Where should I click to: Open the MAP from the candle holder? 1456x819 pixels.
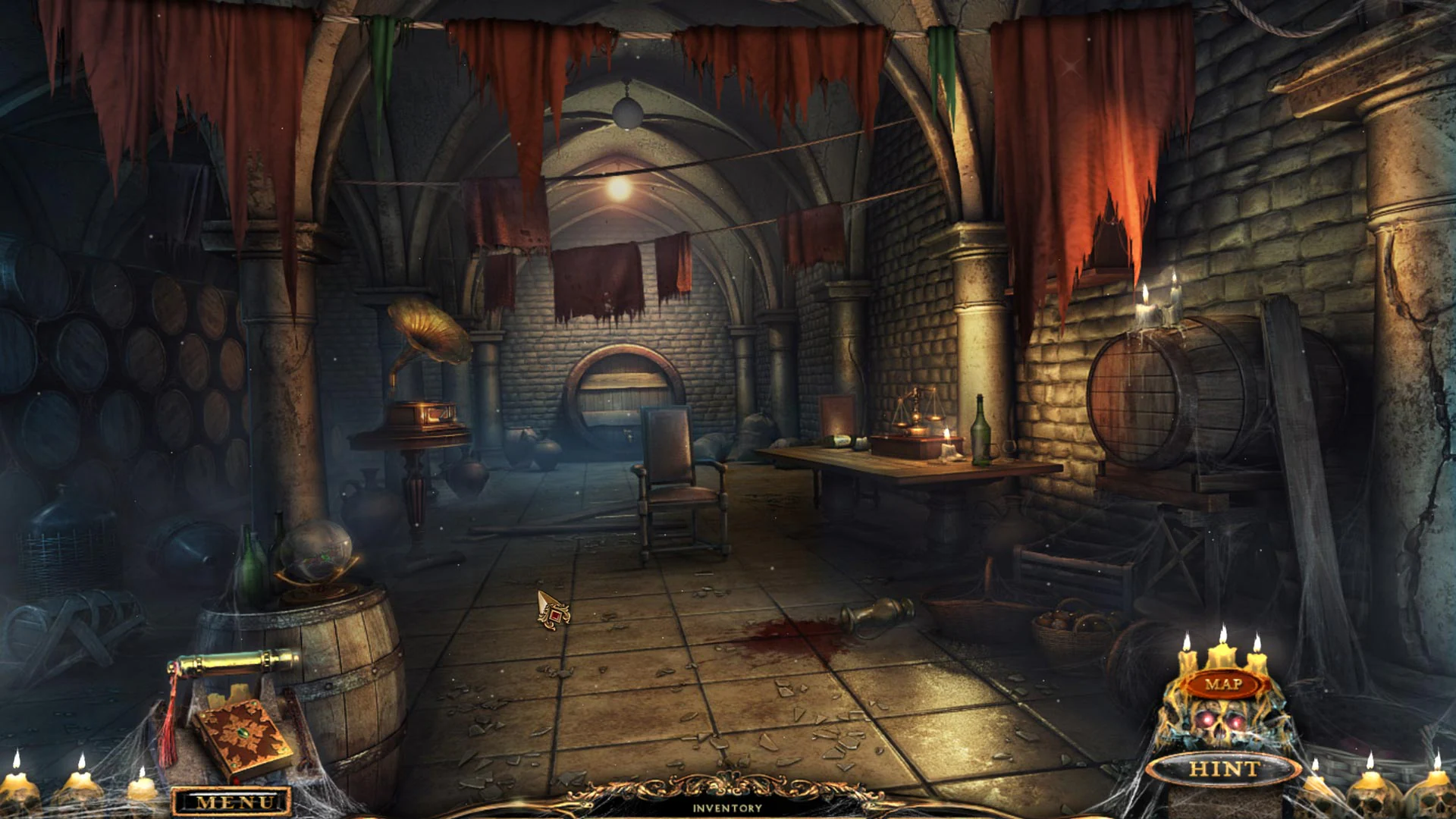coord(1222,684)
